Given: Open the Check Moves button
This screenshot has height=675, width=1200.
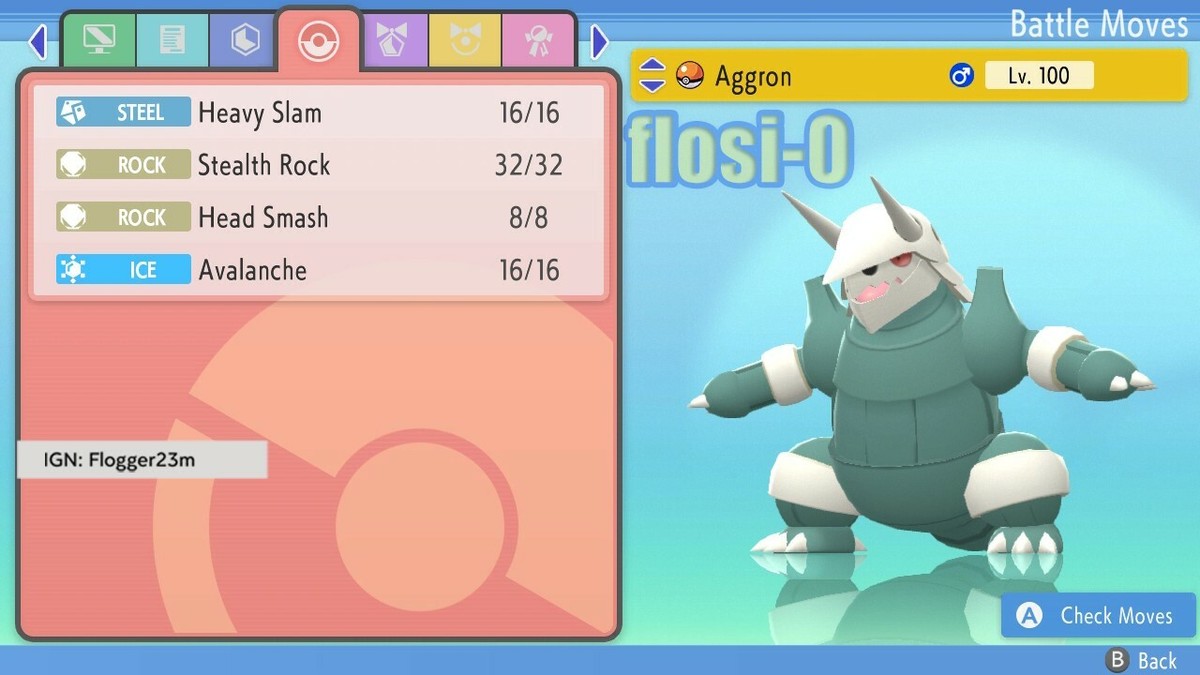Looking at the screenshot, I should point(1098,616).
